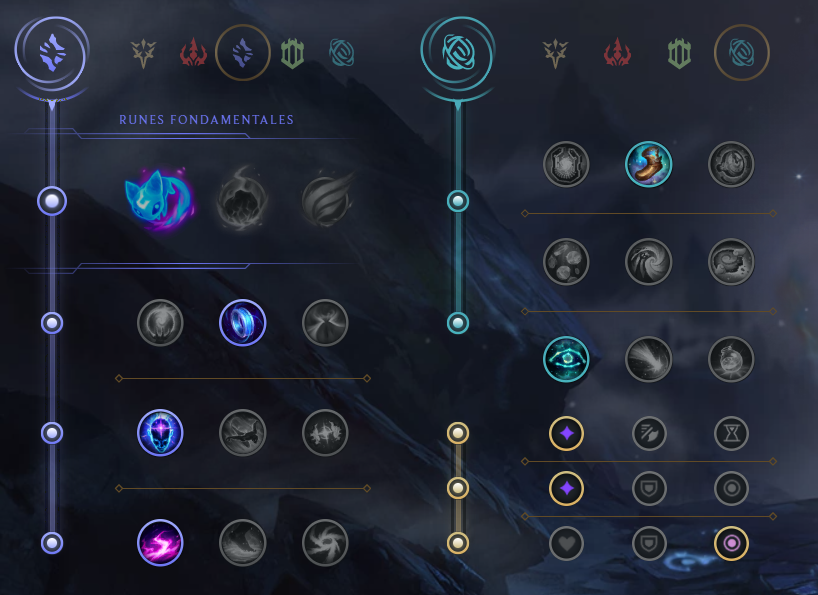Select the Transcendence rune
The image size is (818, 595).
coord(160,432)
